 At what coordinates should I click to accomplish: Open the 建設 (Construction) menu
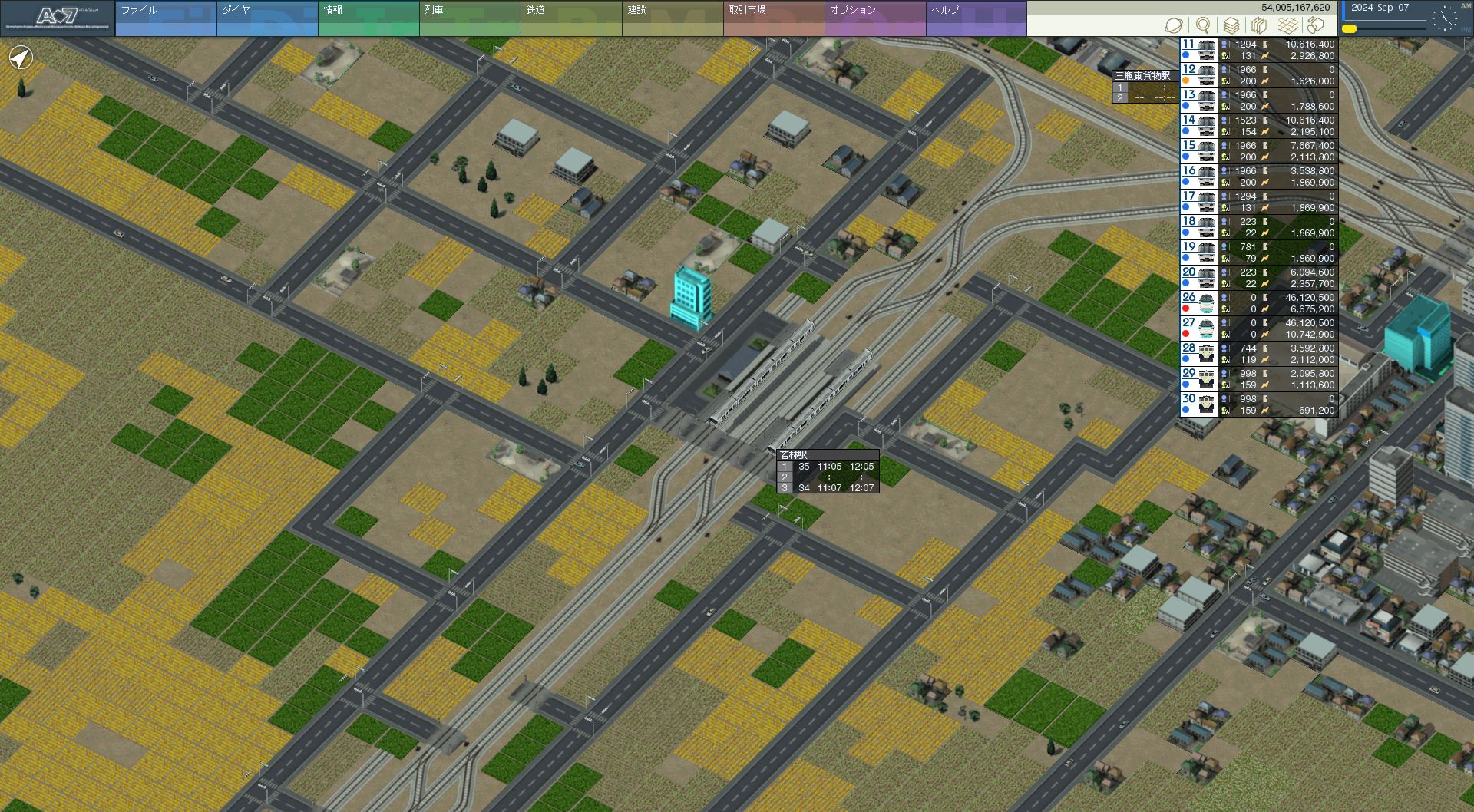672,18
